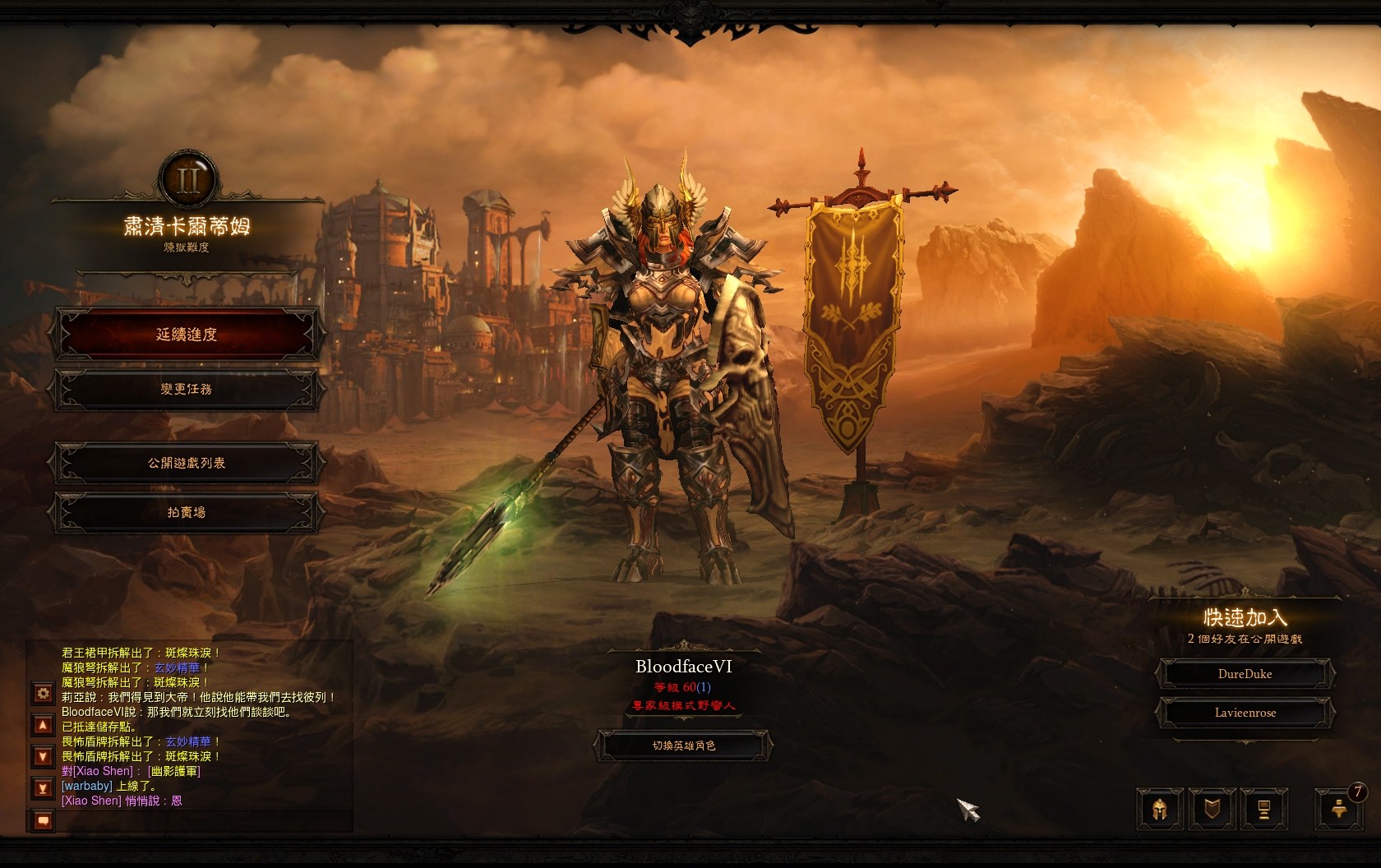
Task: Open the friends list icon with 7 badge
Action: (1337, 809)
